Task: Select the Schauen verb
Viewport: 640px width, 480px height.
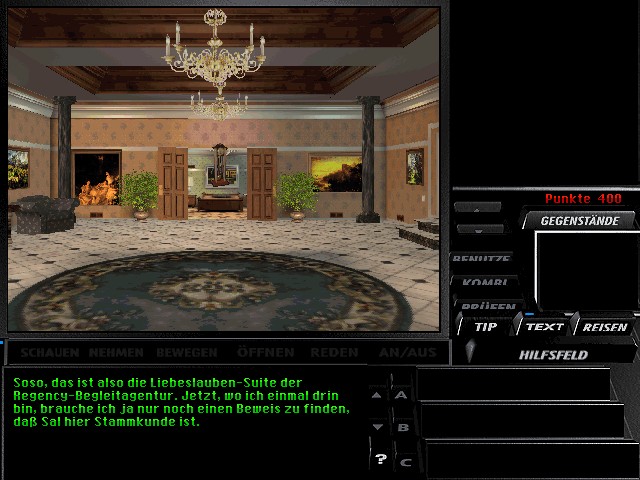Action: pyautogui.click(x=50, y=352)
